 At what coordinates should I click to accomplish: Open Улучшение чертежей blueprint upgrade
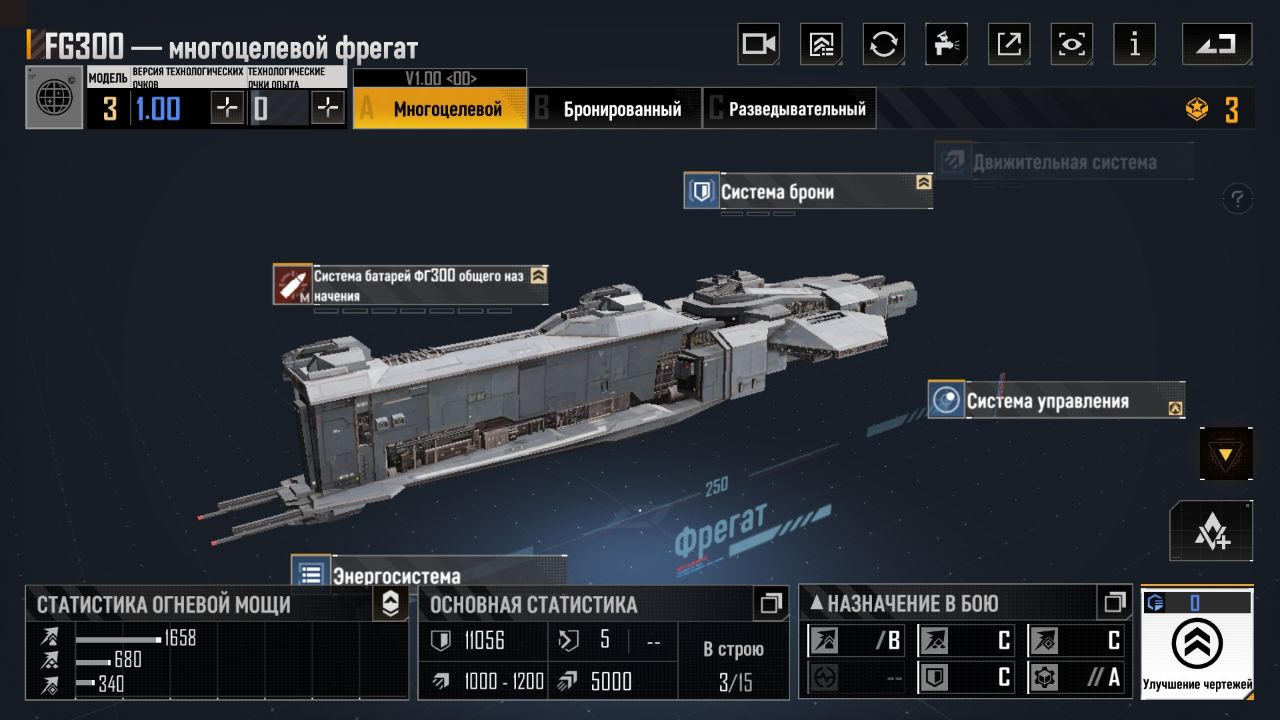(x=1197, y=644)
